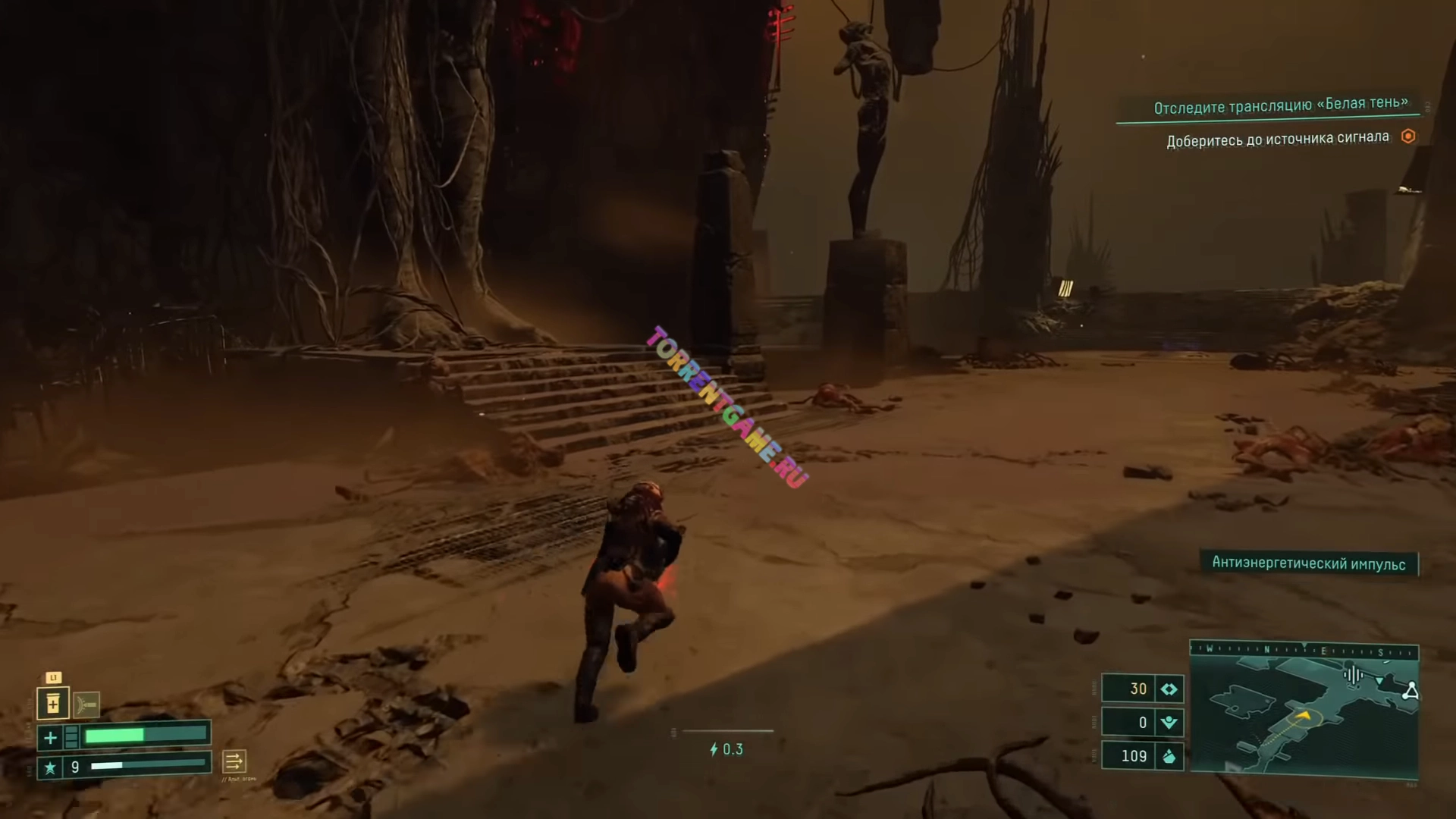Click the compass strip above the minimap
This screenshot has width=1456, height=819.
[x=1304, y=650]
